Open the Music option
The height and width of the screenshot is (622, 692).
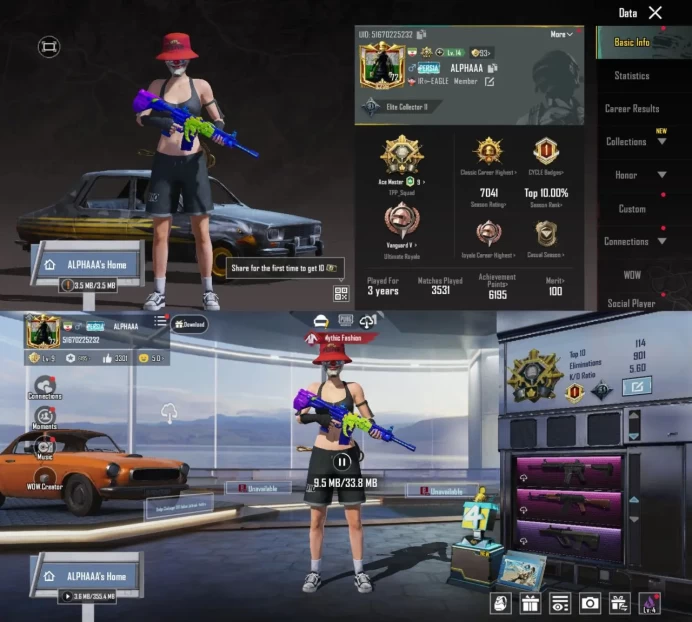[x=44, y=447]
